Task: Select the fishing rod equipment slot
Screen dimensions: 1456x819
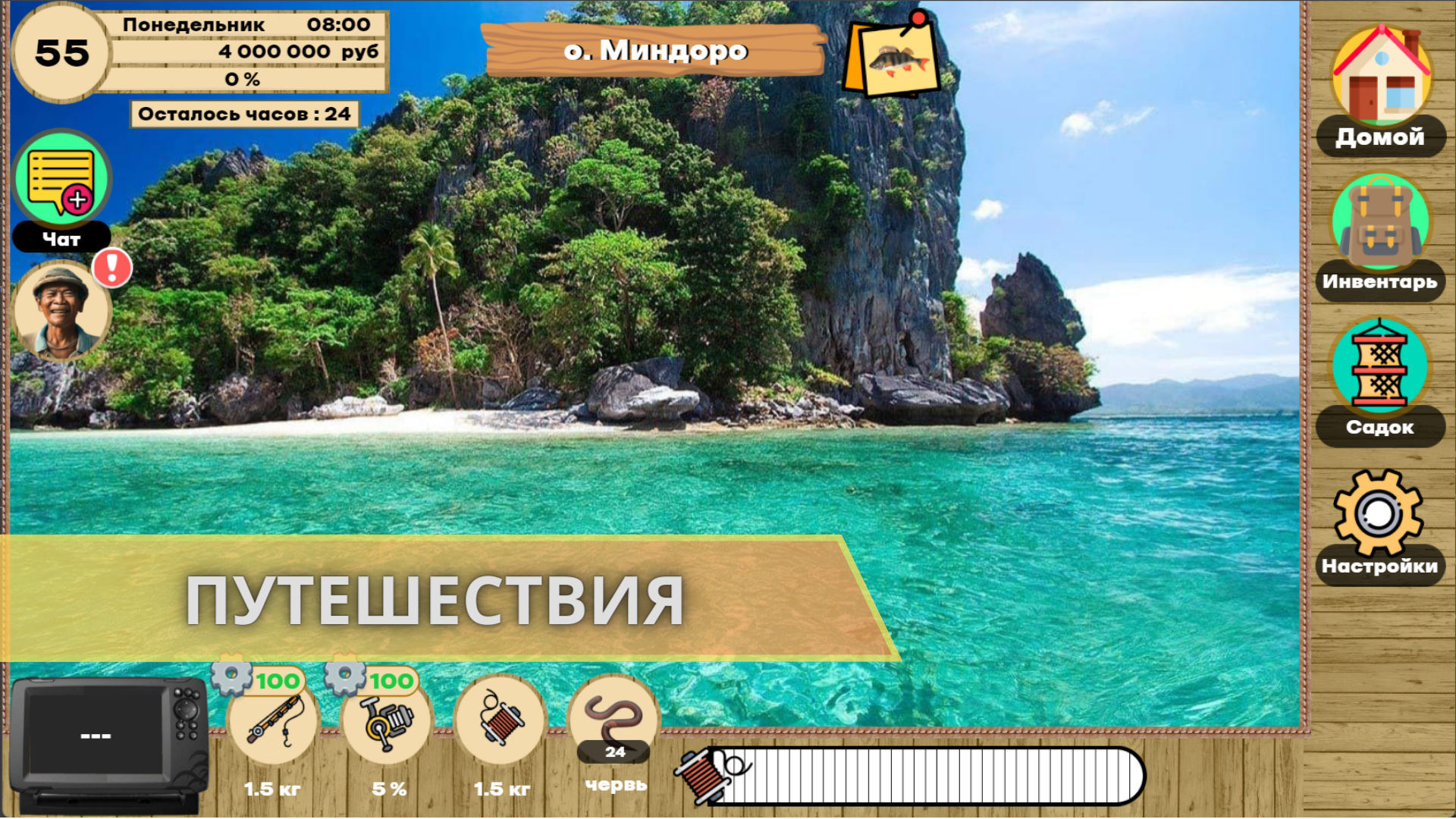Action: coord(273,724)
